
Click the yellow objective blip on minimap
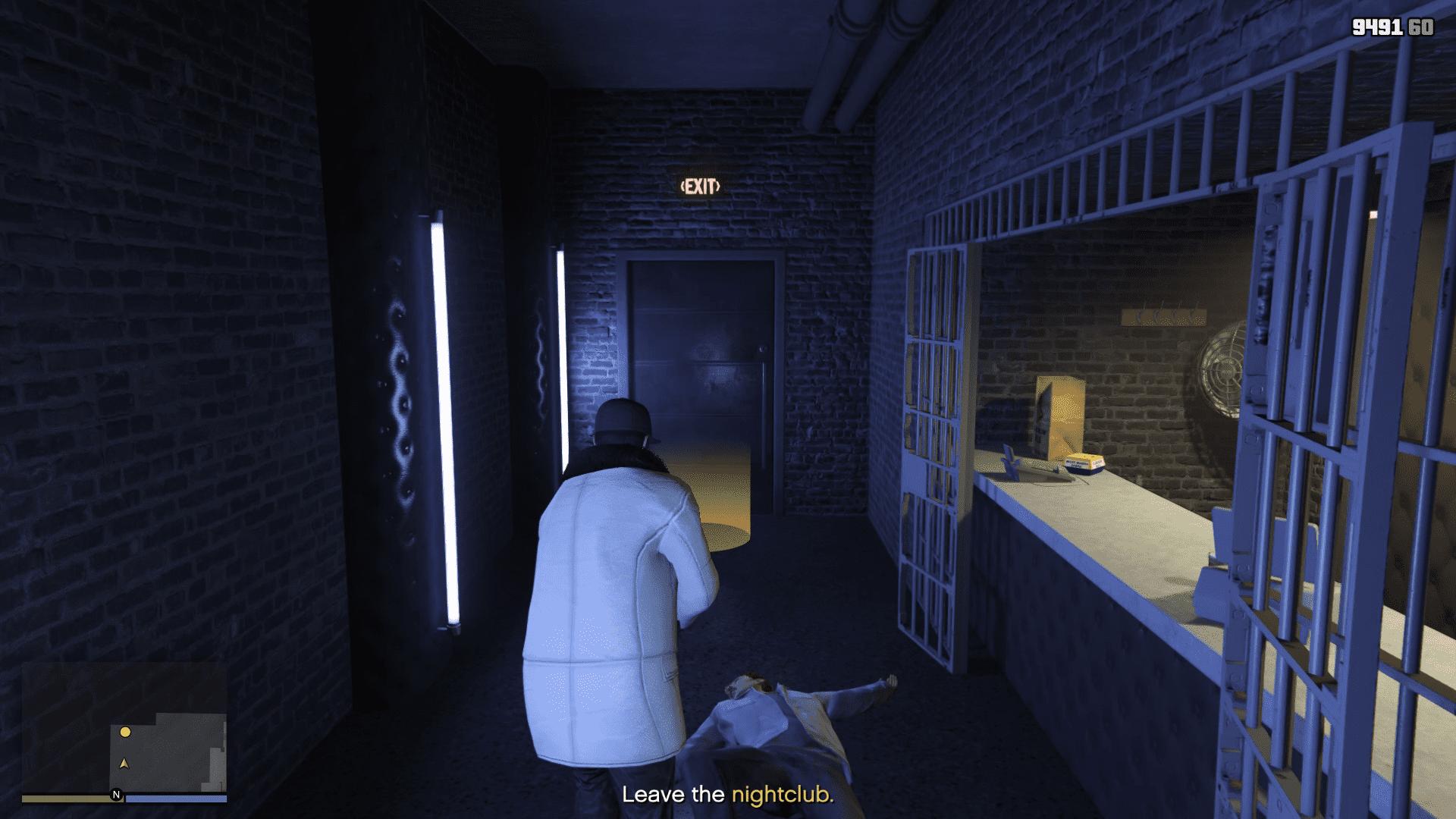[125, 732]
